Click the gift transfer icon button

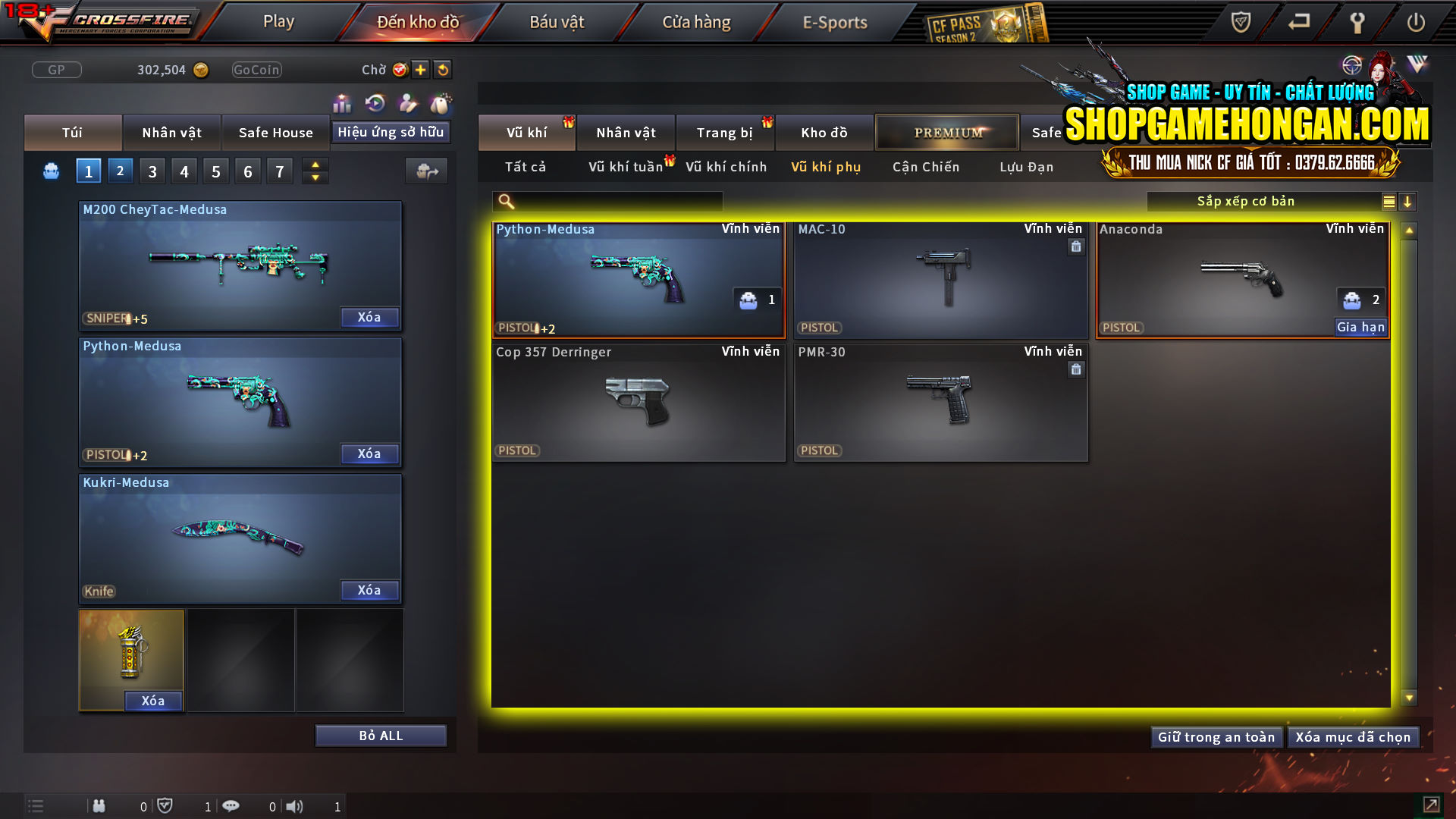[426, 171]
